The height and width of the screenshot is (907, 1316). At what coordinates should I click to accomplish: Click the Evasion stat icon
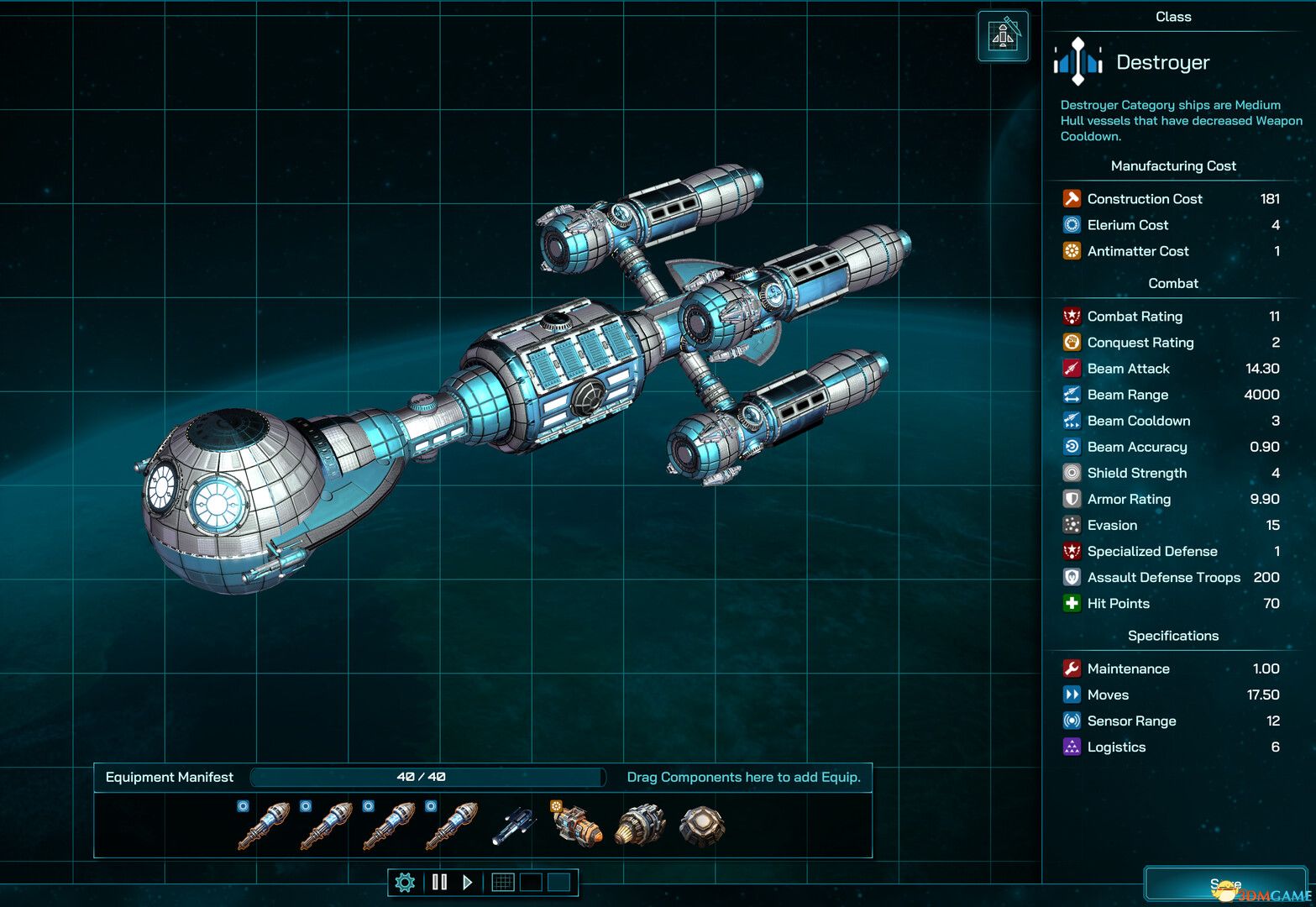coord(1072,525)
